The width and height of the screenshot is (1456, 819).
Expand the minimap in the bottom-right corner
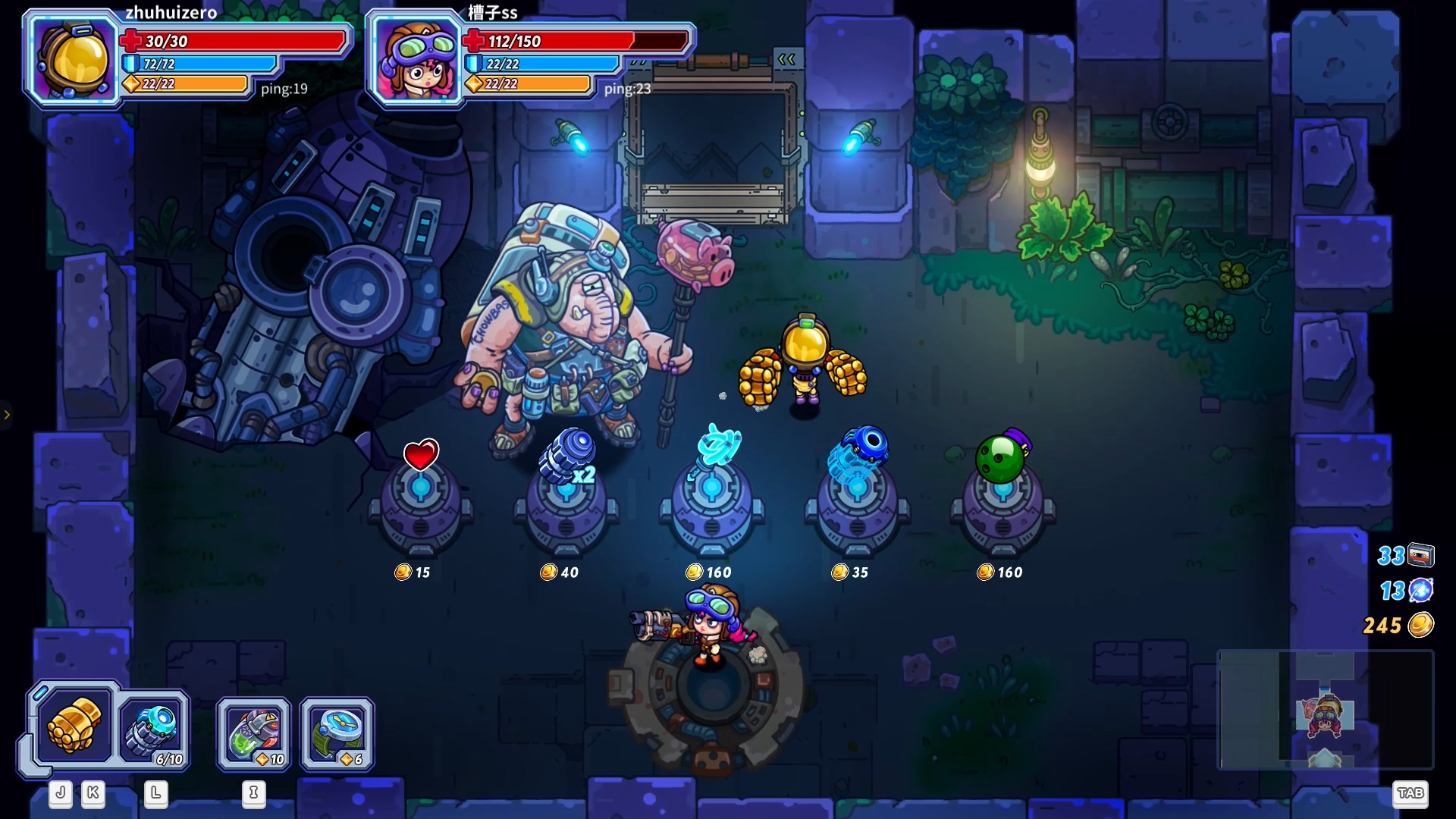1326,711
